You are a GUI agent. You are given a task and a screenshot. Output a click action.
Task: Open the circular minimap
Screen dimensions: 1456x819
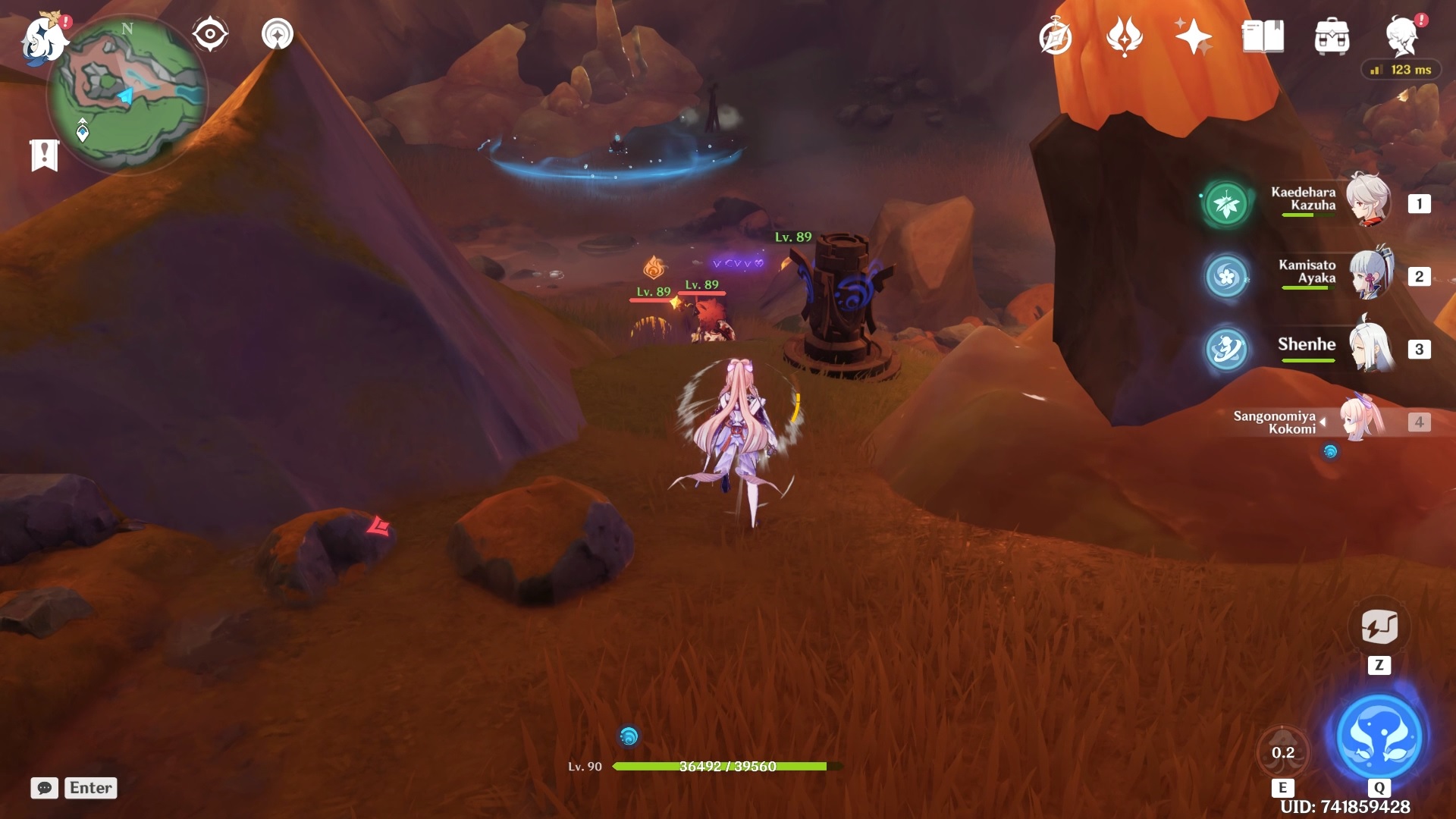click(127, 93)
